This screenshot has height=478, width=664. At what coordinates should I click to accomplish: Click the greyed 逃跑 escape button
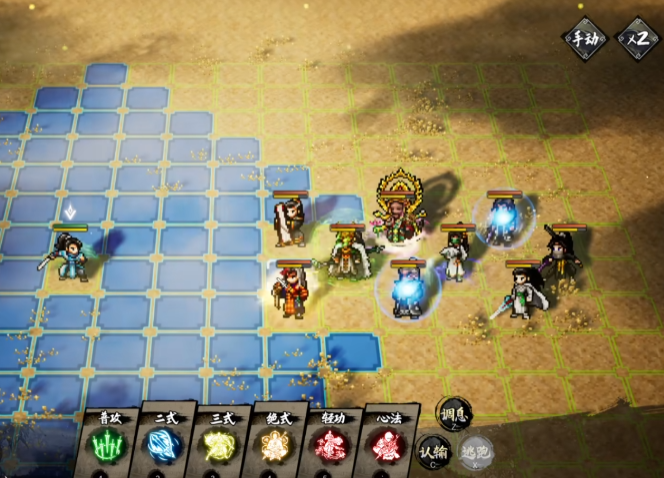[x=475, y=451]
